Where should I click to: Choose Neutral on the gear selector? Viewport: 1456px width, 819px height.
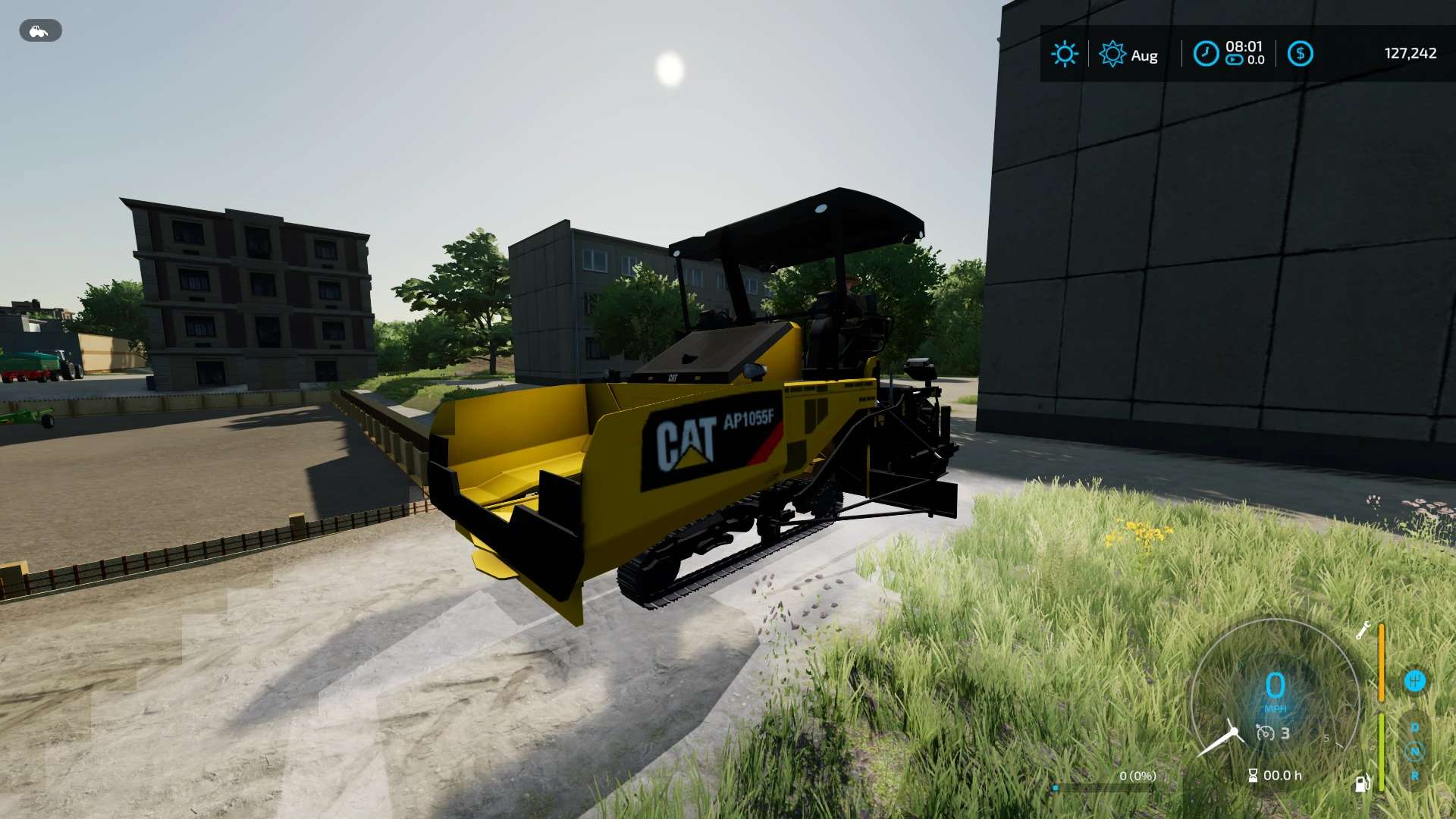click(x=1414, y=752)
